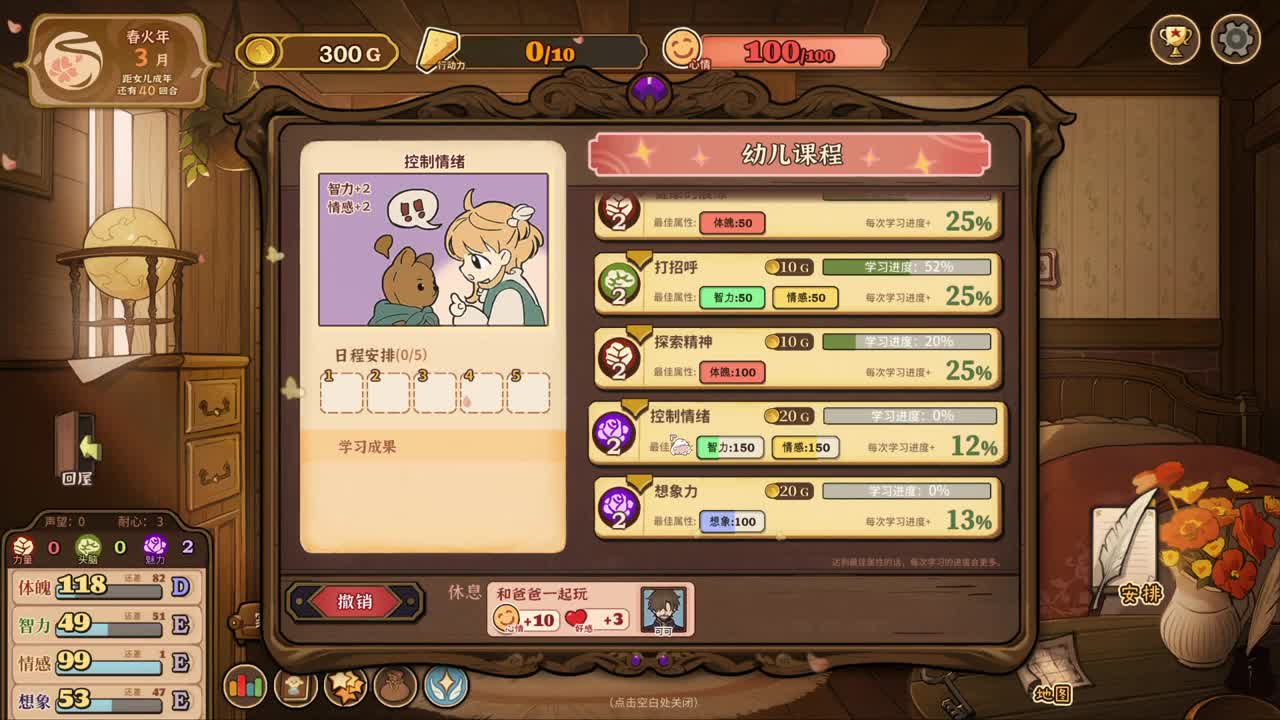Viewport: 1280px width, 720px height.
Task: Select the 控制情绪 purple course icon
Action: point(614,431)
